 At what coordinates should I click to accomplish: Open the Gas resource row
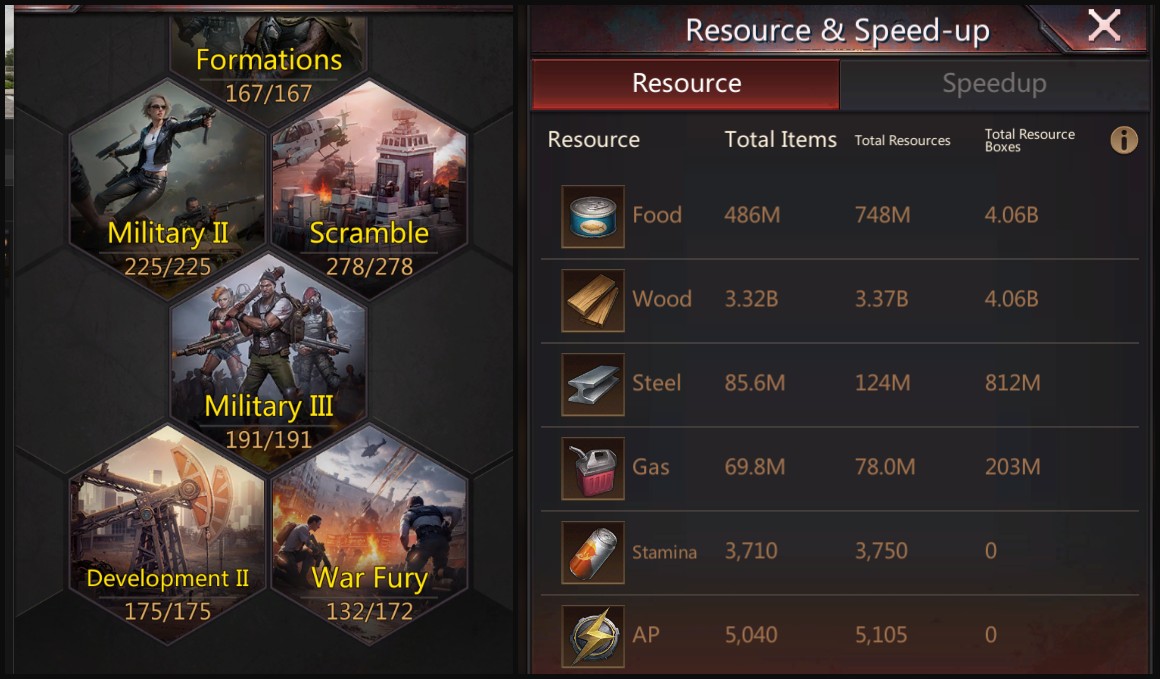coord(840,468)
